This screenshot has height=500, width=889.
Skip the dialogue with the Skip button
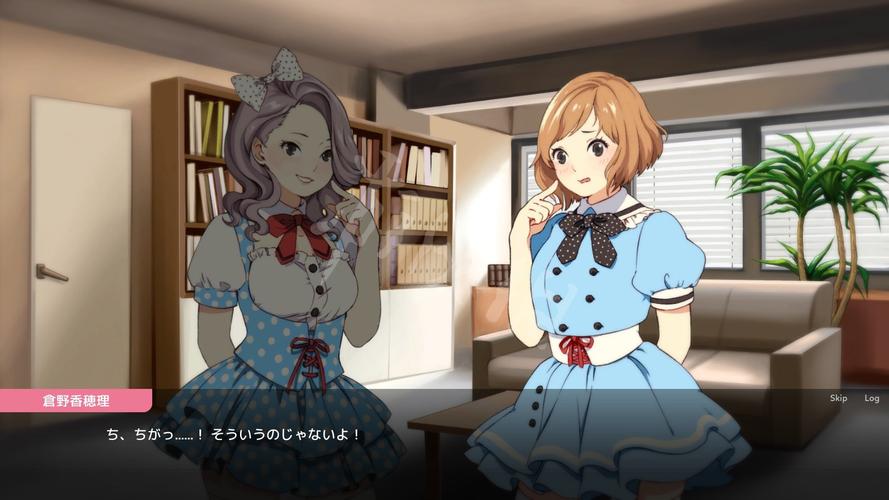click(x=838, y=398)
